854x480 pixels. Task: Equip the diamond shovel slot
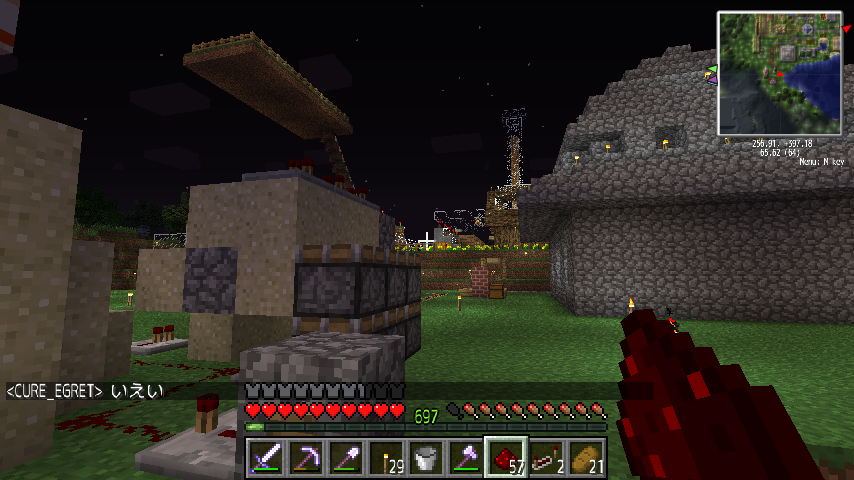(x=345, y=458)
